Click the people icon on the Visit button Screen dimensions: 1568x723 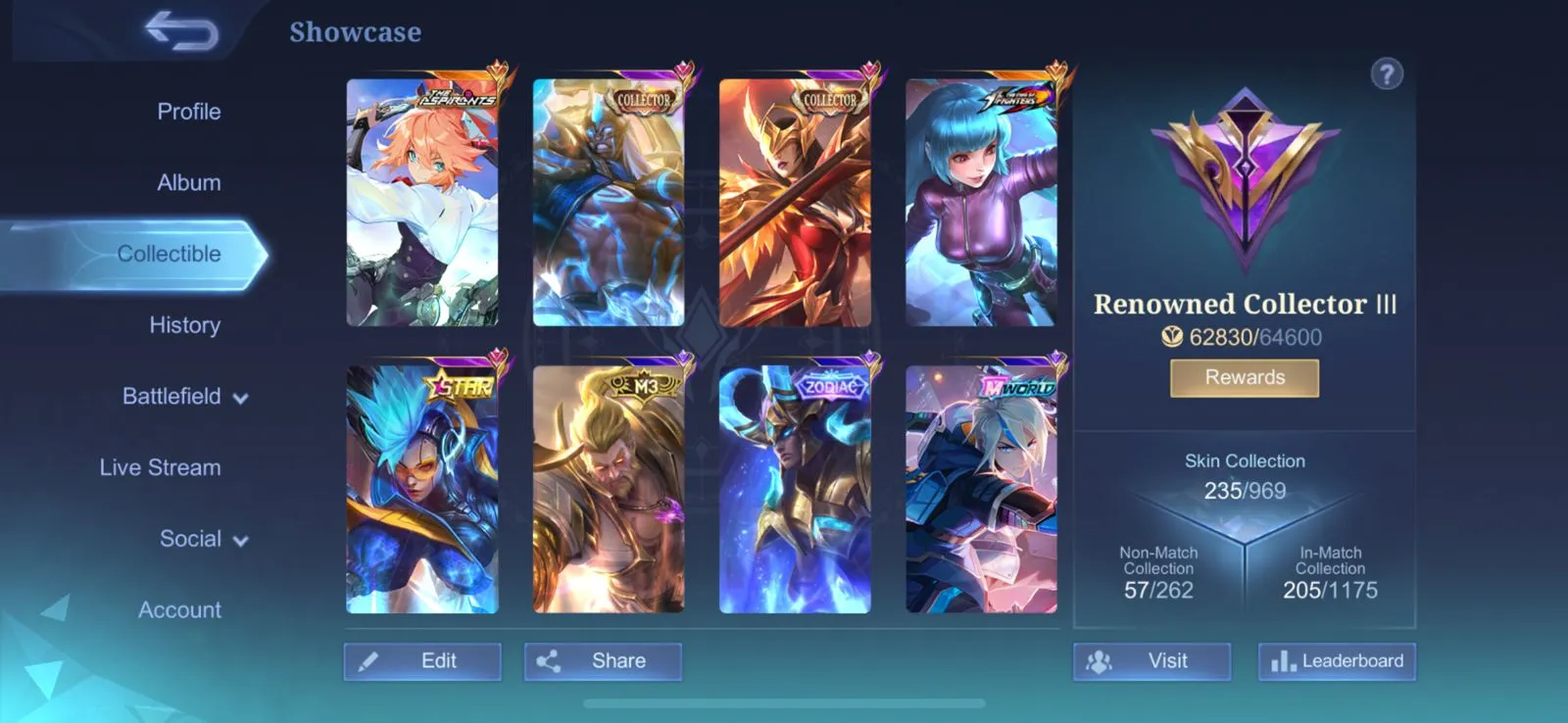tap(1101, 661)
